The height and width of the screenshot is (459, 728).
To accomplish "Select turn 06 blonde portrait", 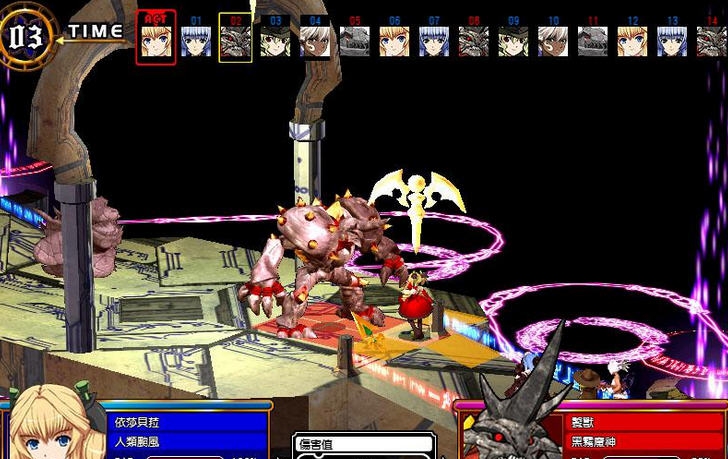I will point(394,40).
